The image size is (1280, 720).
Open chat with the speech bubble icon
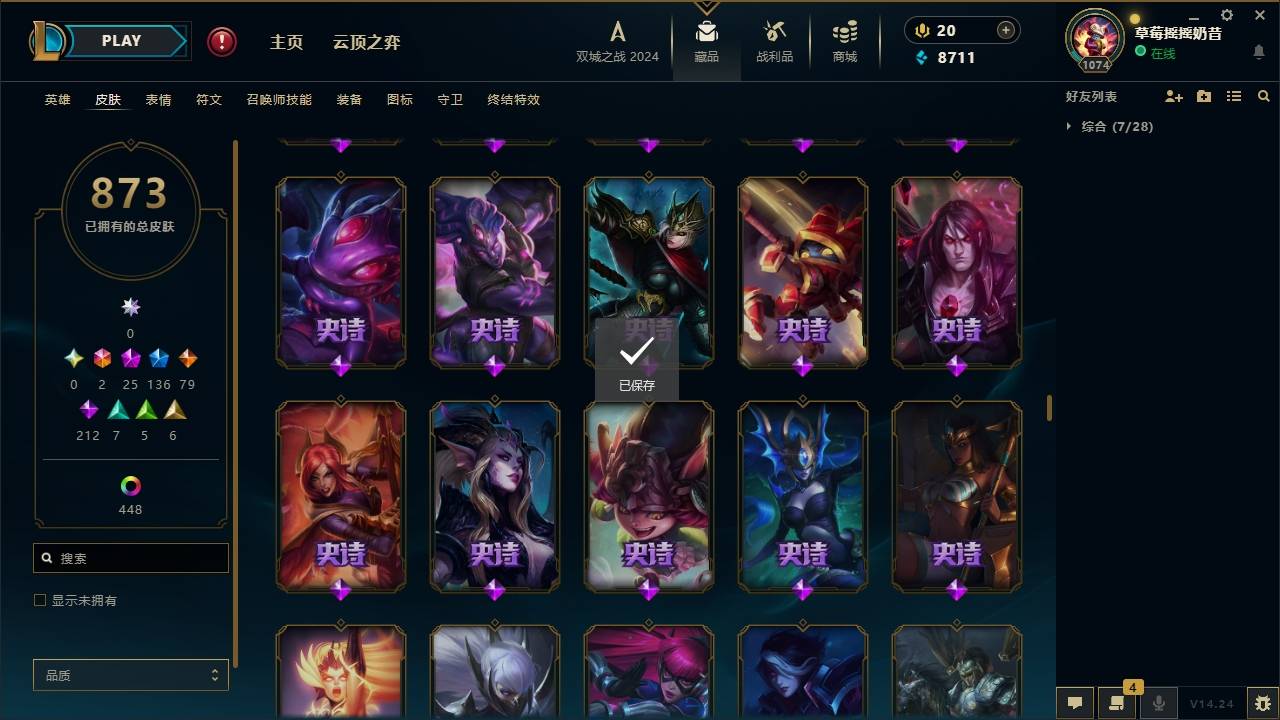coord(1075,704)
